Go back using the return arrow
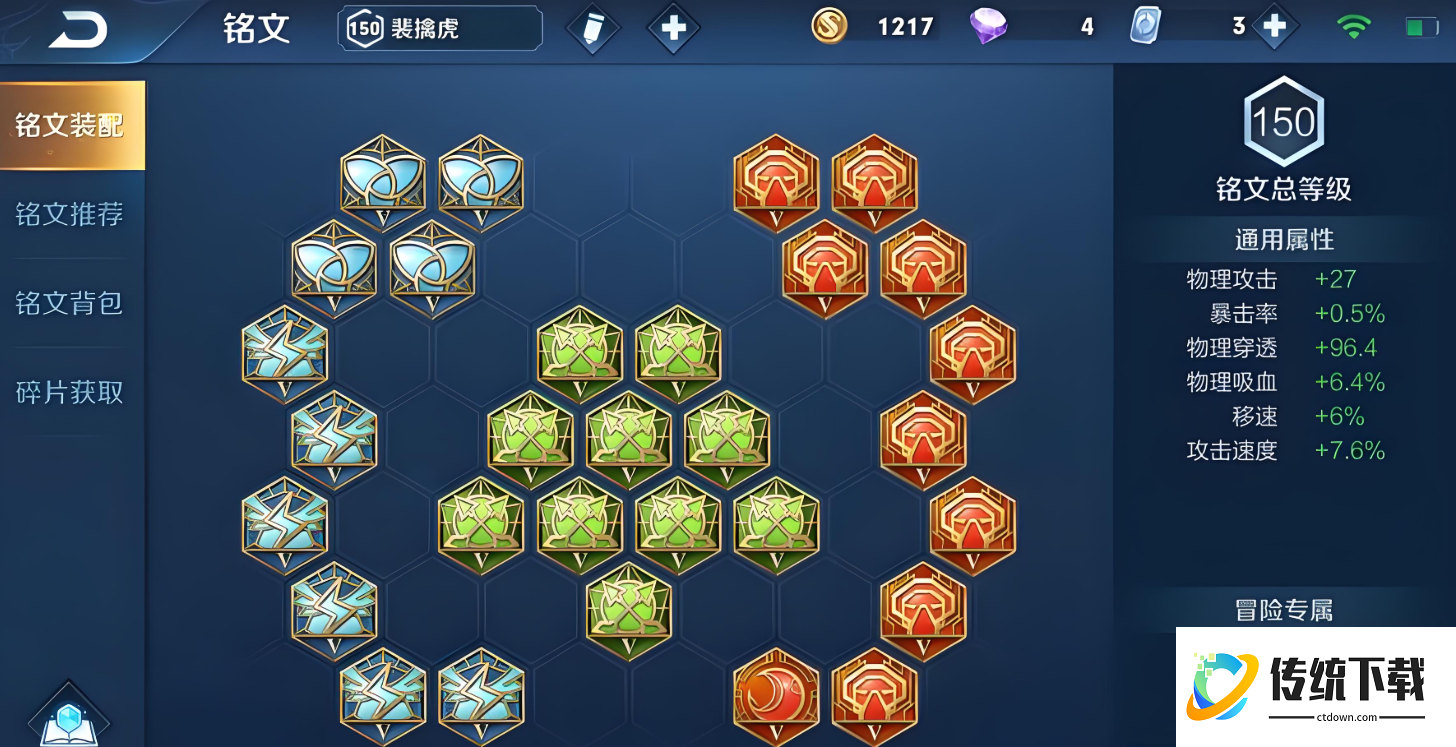1456x747 pixels. (77, 30)
